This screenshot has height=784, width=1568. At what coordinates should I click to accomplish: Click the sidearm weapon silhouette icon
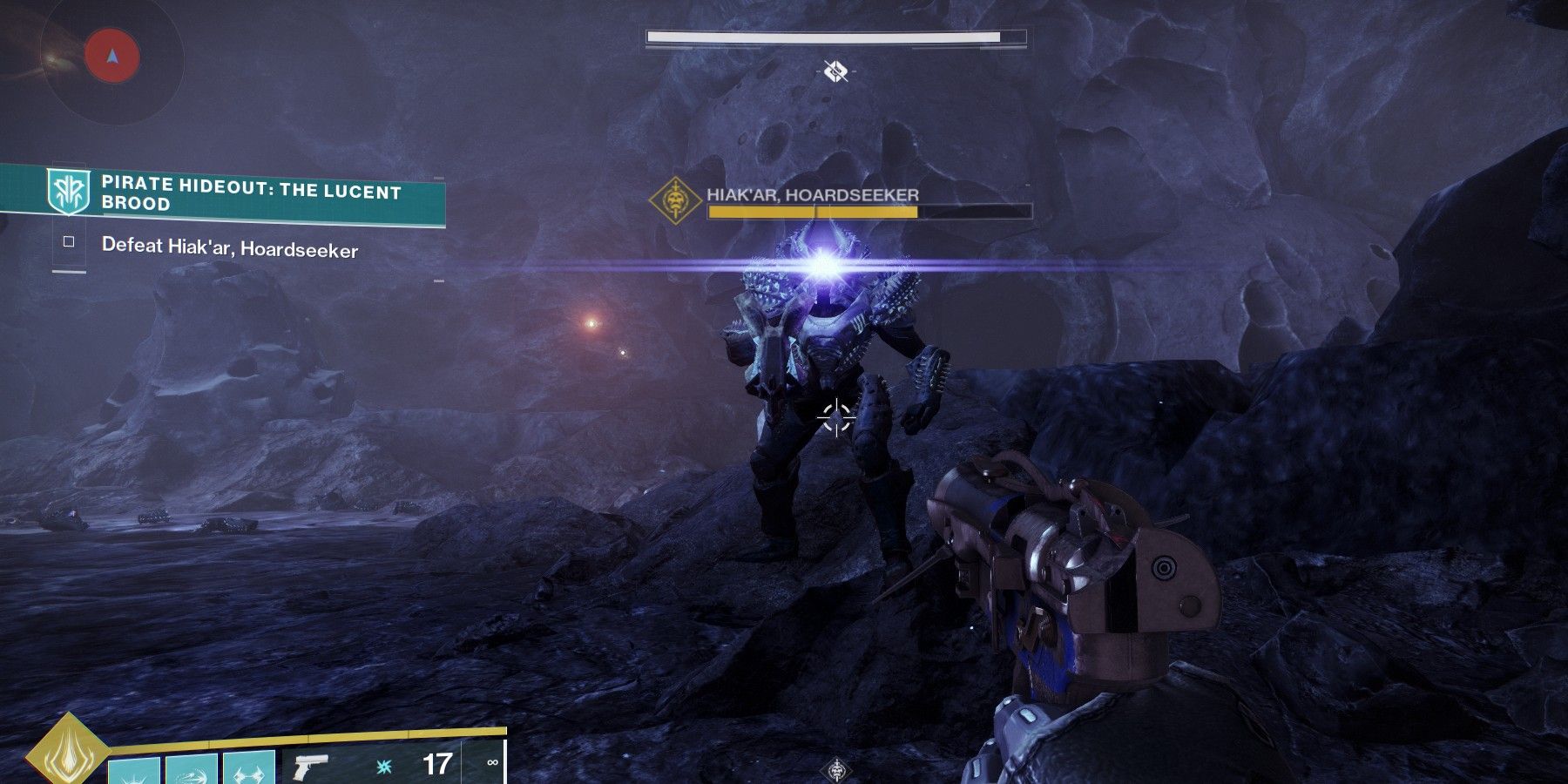tap(309, 765)
